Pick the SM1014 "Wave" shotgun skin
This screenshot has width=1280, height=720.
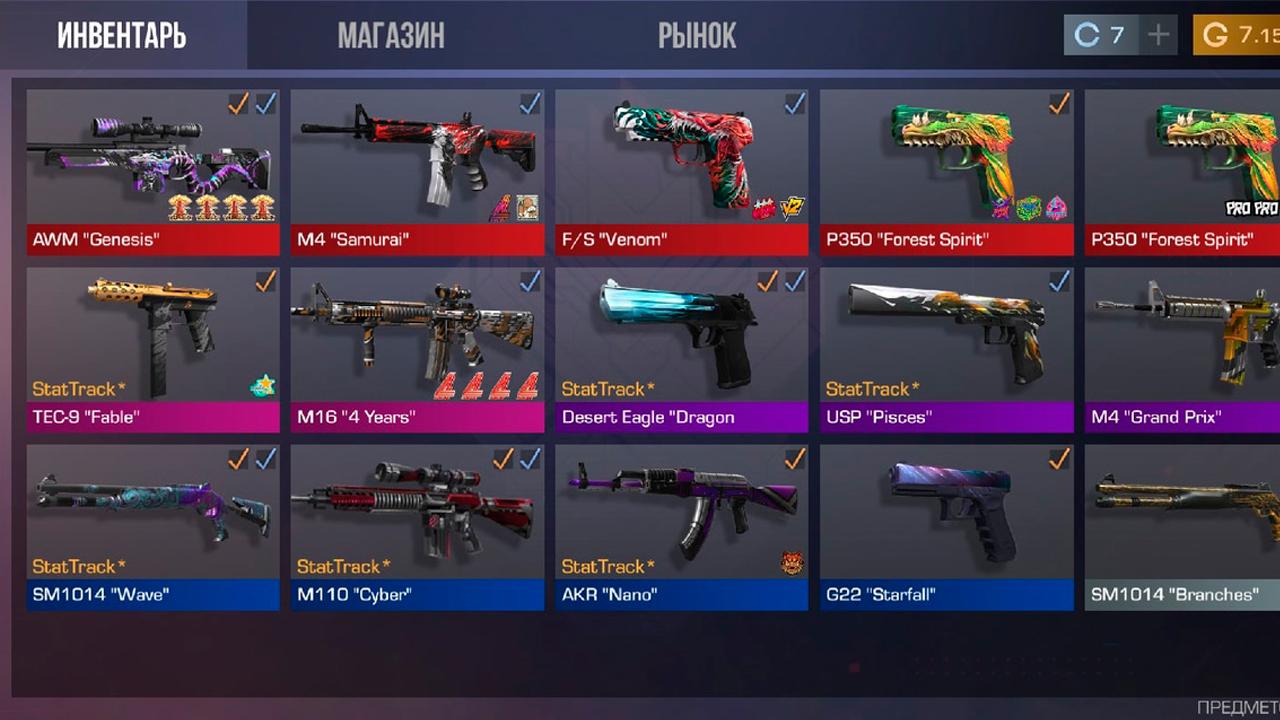pyautogui.click(x=153, y=527)
